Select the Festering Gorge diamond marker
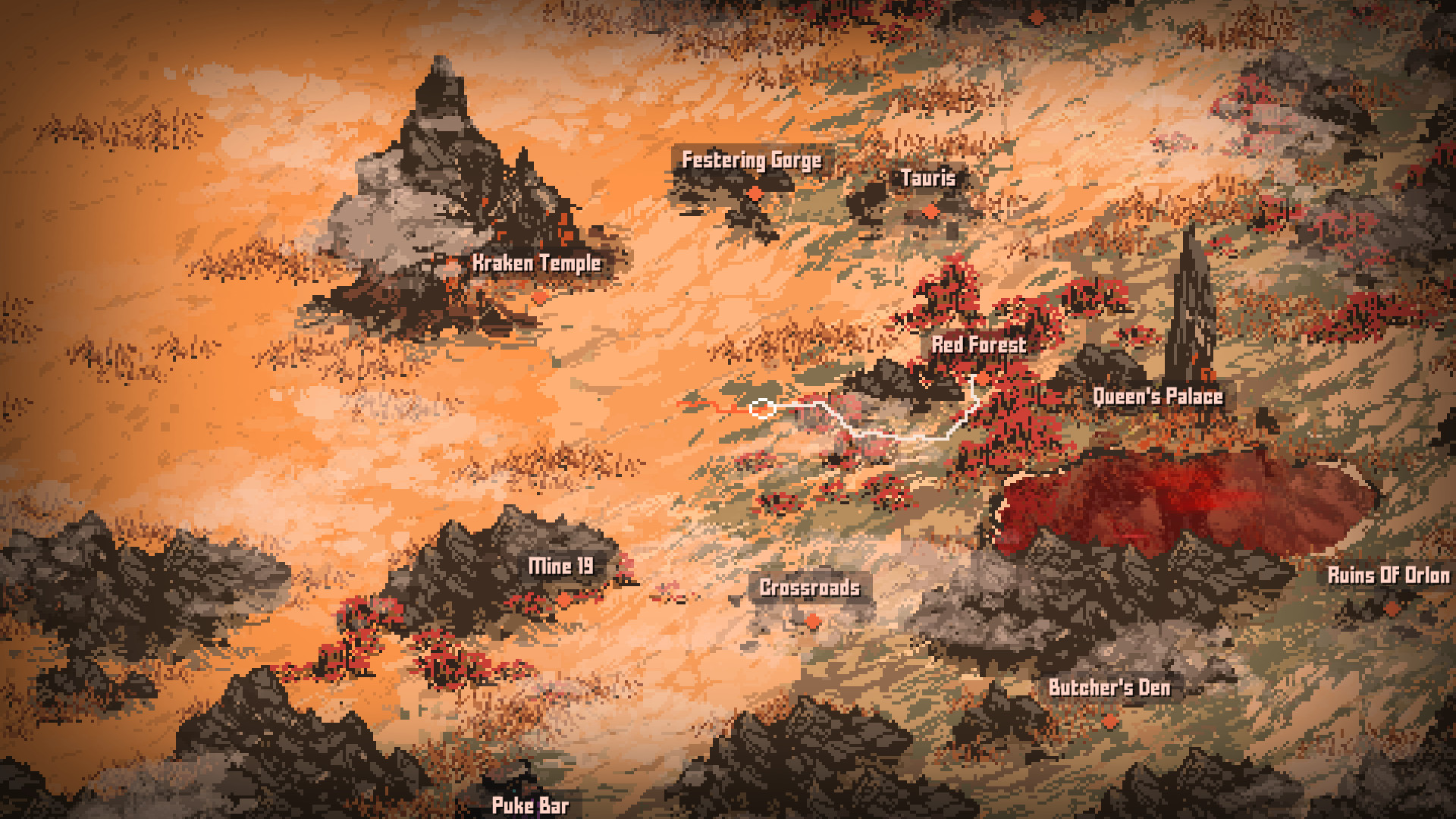The height and width of the screenshot is (819, 1456). [755, 191]
